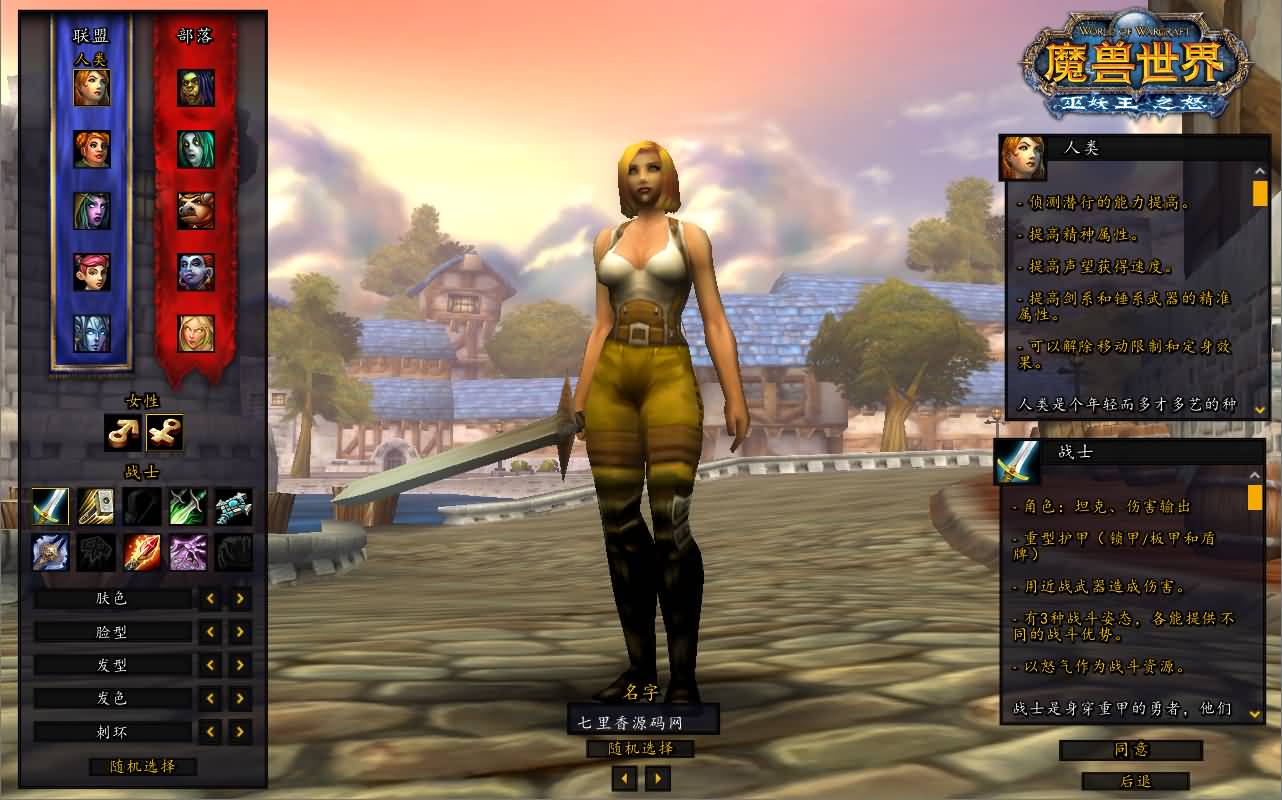Image resolution: width=1282 pixels, height=800 pixels.
Task: Go to previous hair style (发型)
Action: coord(210,665)
